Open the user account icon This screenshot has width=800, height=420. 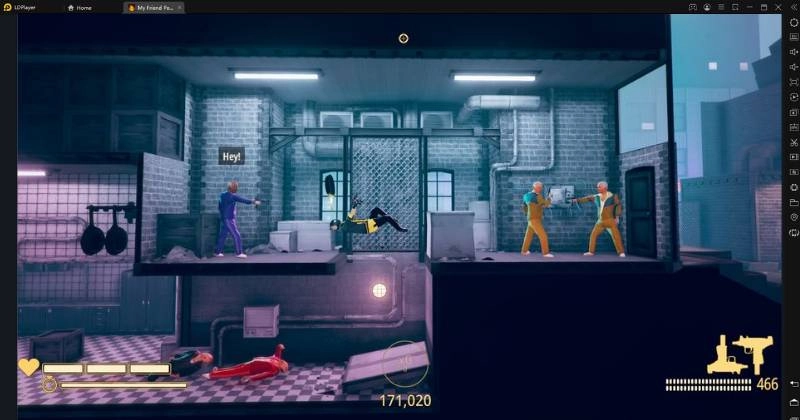coord(707,7)
